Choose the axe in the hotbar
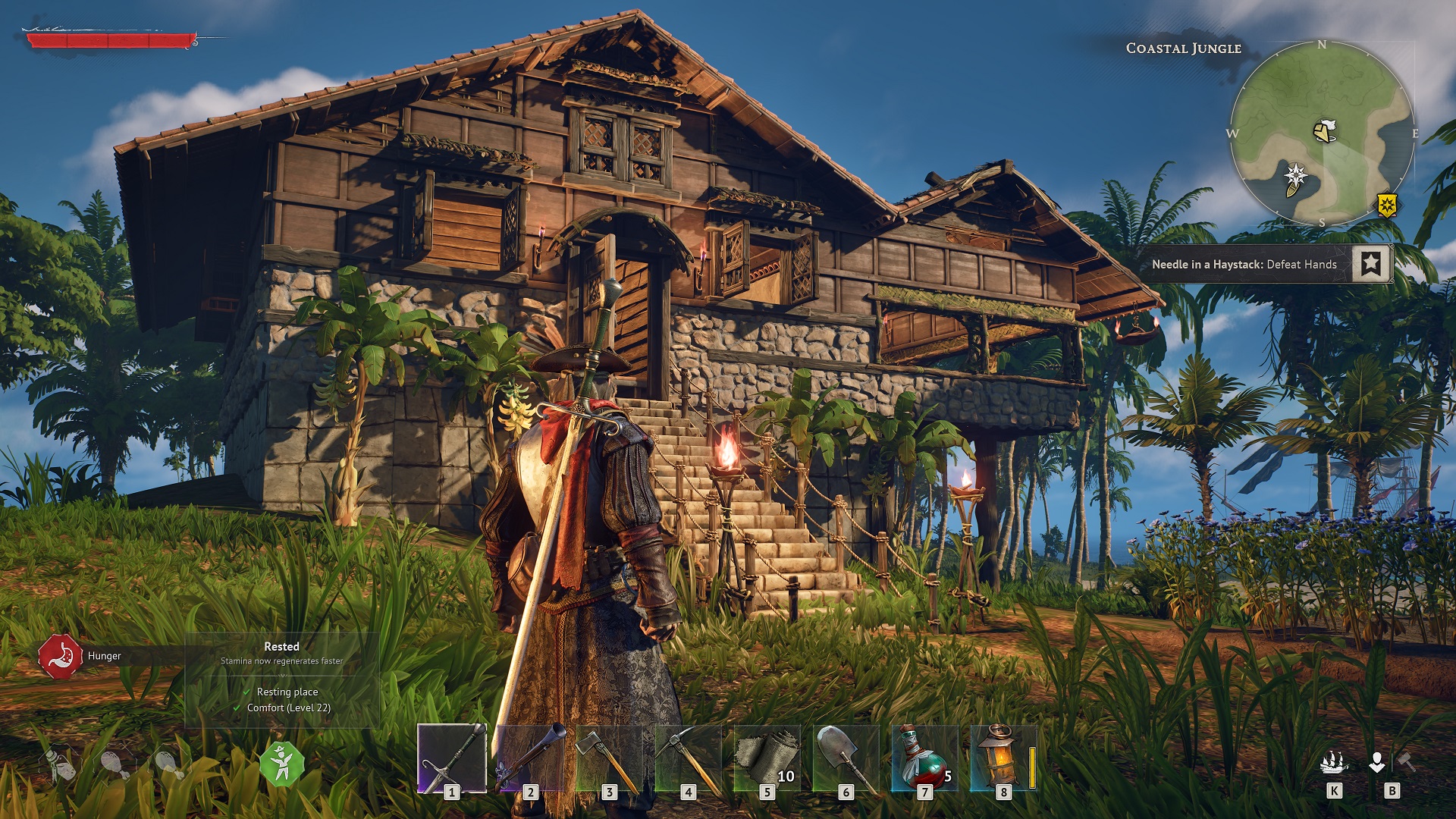Viewport: 1456px width, 819px height. click(x=610, y=758)
